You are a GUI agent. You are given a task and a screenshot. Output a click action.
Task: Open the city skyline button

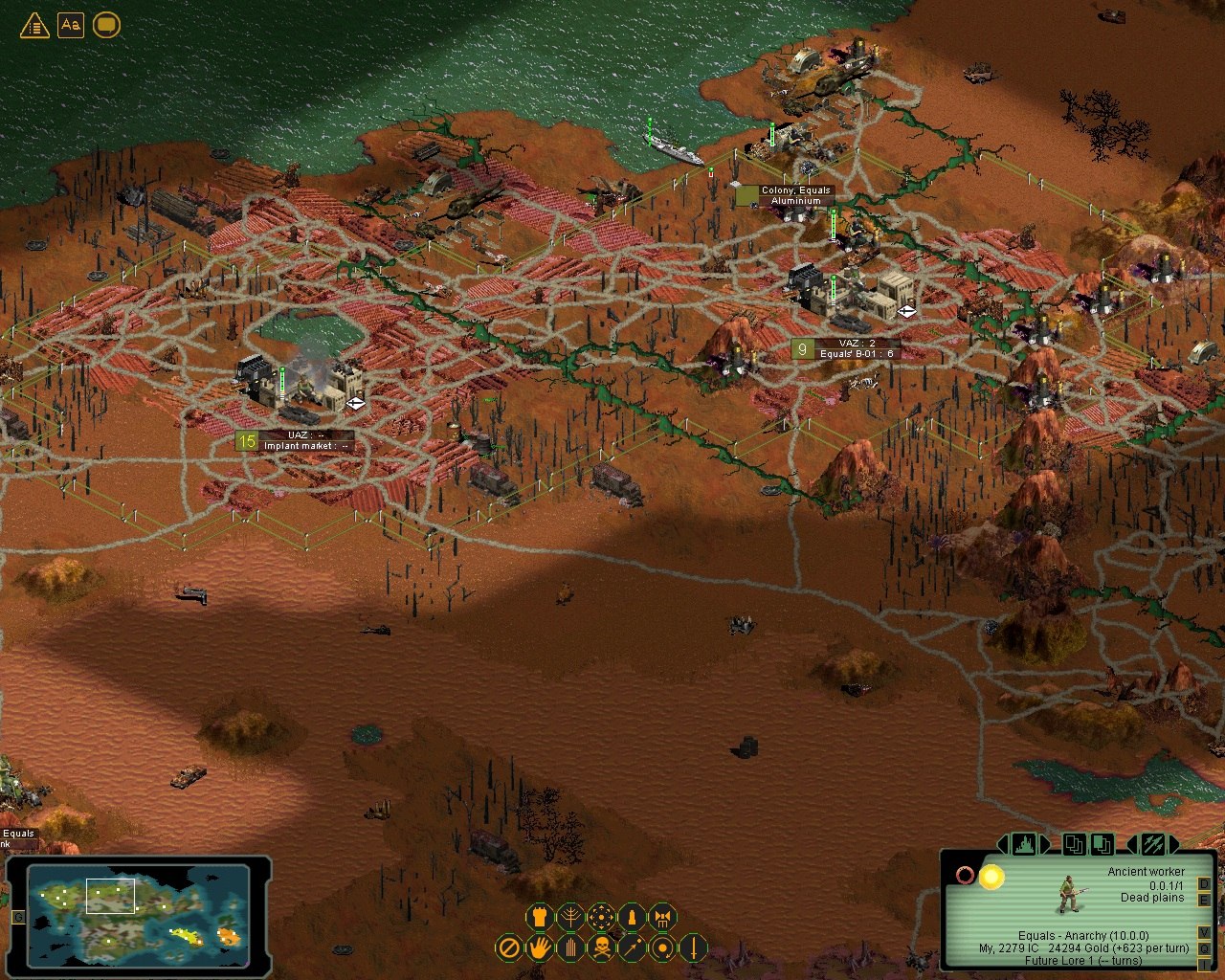click(x=1024, y=845)
